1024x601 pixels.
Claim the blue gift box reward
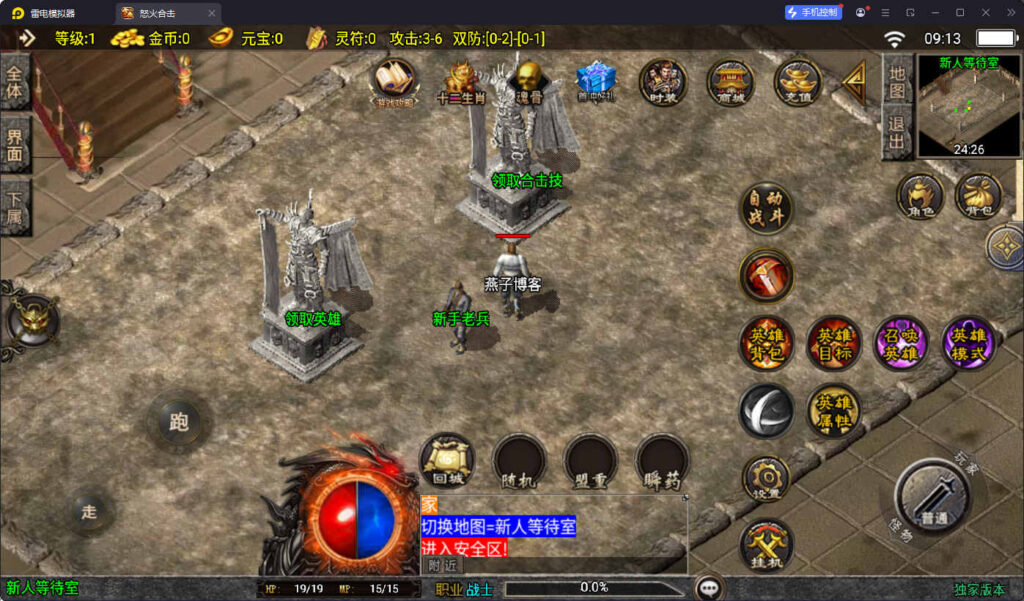[596, 80]
